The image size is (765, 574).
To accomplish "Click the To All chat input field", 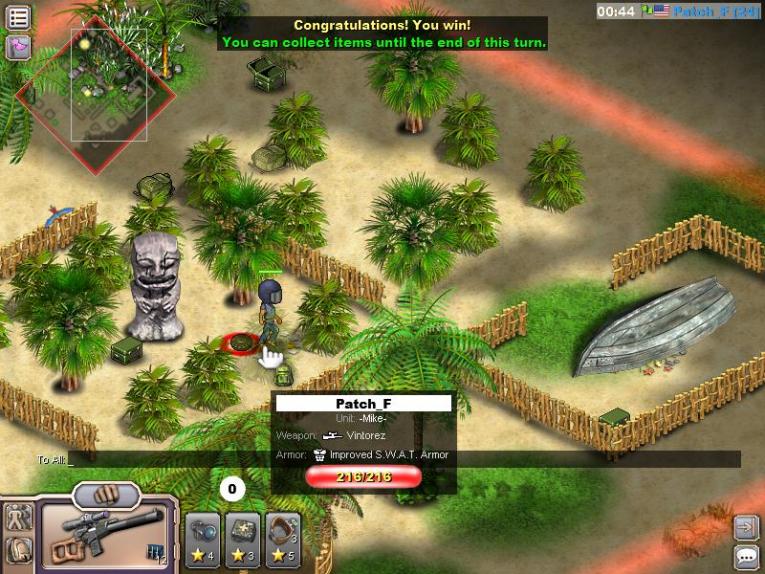I will tap(400, 459).
